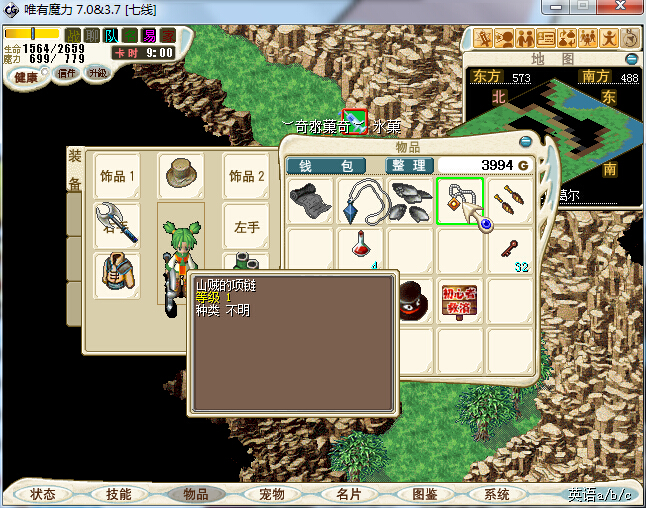Select the gray scroll item
Image resolution: width=646 pixels, height=508 pixels.
310,201
